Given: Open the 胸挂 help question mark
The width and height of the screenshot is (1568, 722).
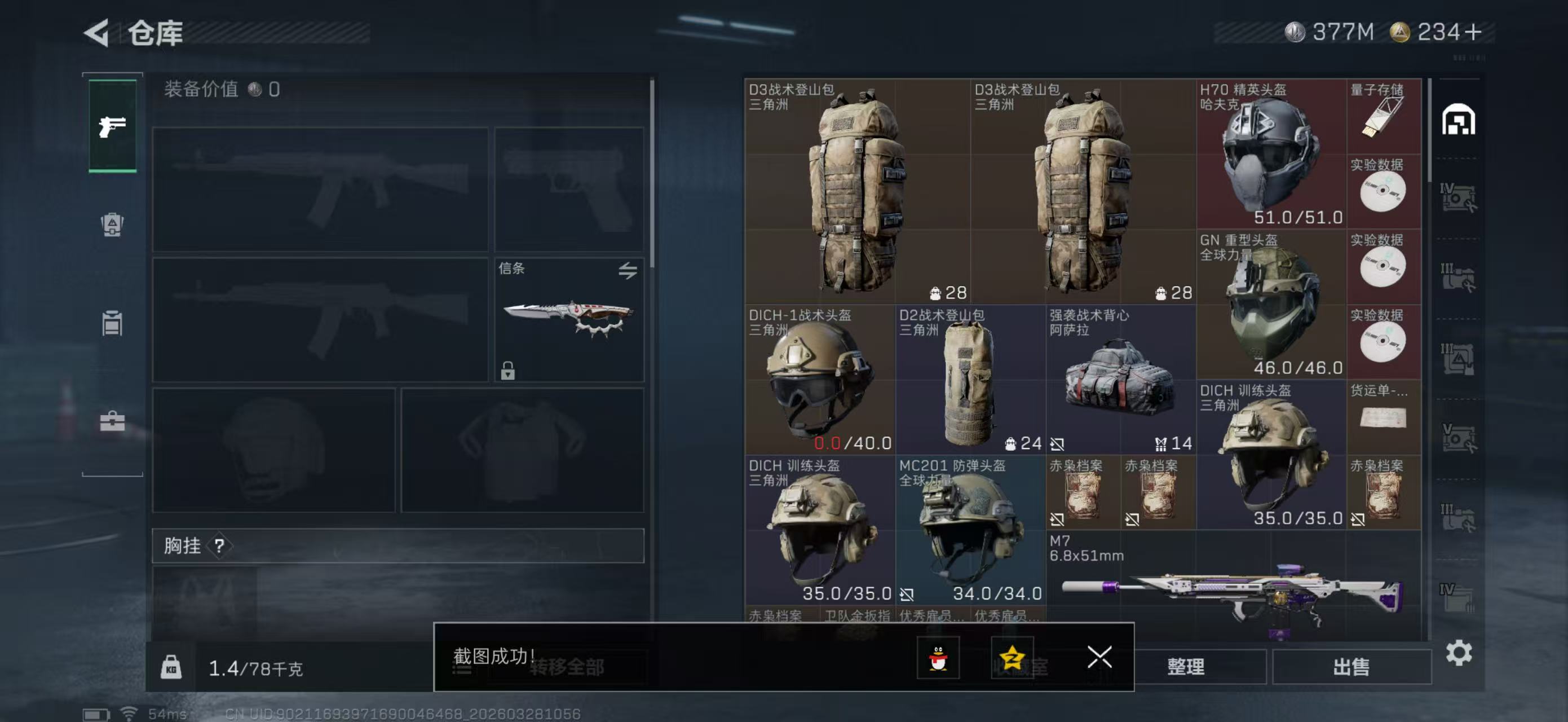Looking at the screenshot, I should coord(220,546).
